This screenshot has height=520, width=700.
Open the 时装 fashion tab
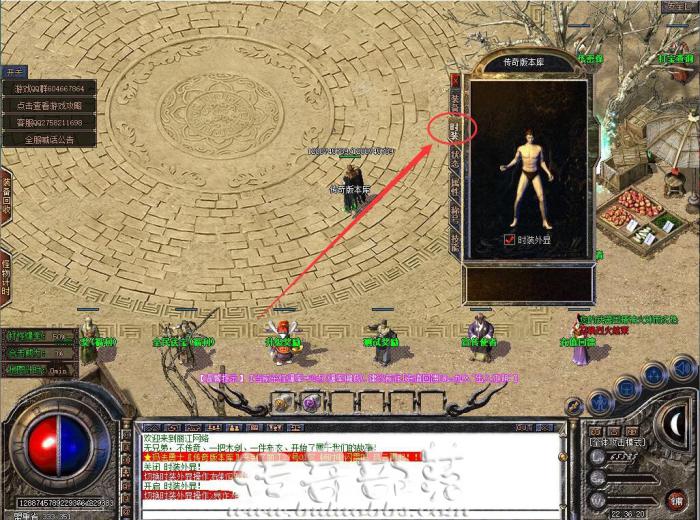click(x=455, y=129)
